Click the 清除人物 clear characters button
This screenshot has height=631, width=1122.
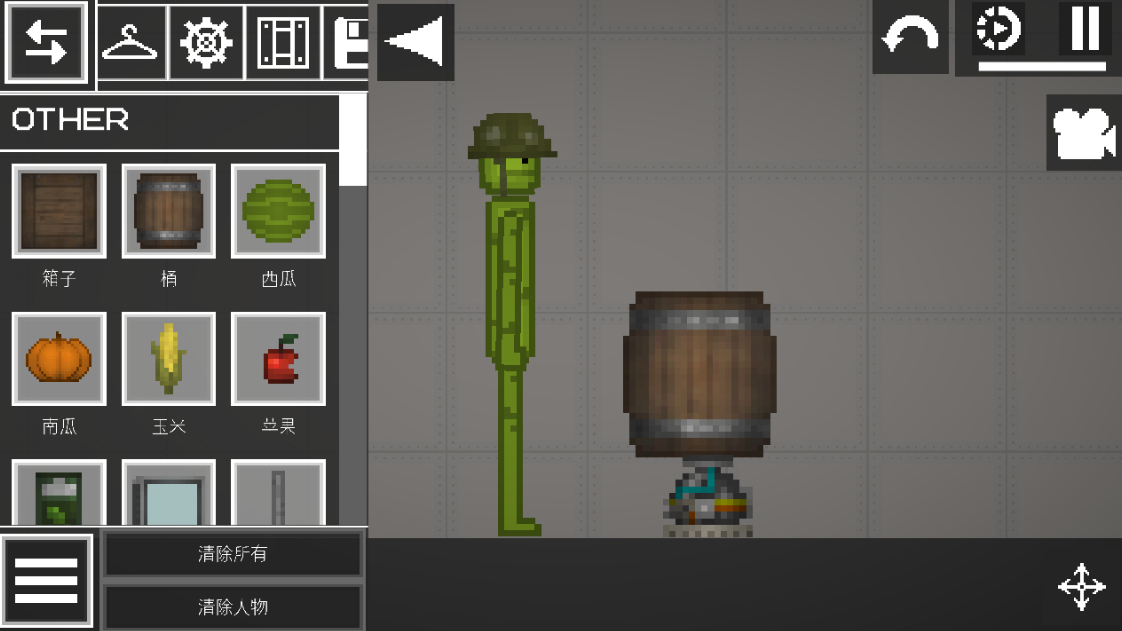coord(233,607)
